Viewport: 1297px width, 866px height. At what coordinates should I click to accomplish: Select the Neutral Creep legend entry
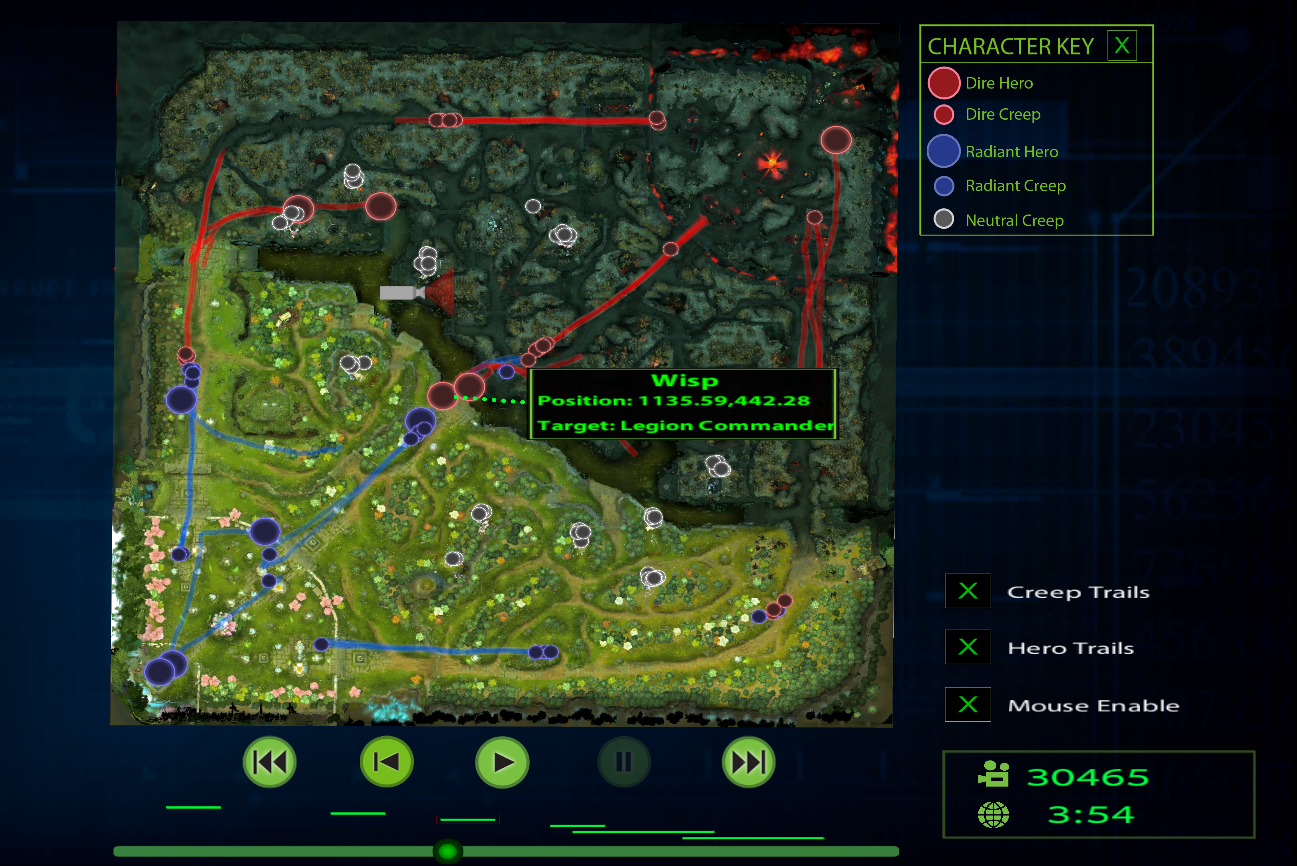point(1013,220)
